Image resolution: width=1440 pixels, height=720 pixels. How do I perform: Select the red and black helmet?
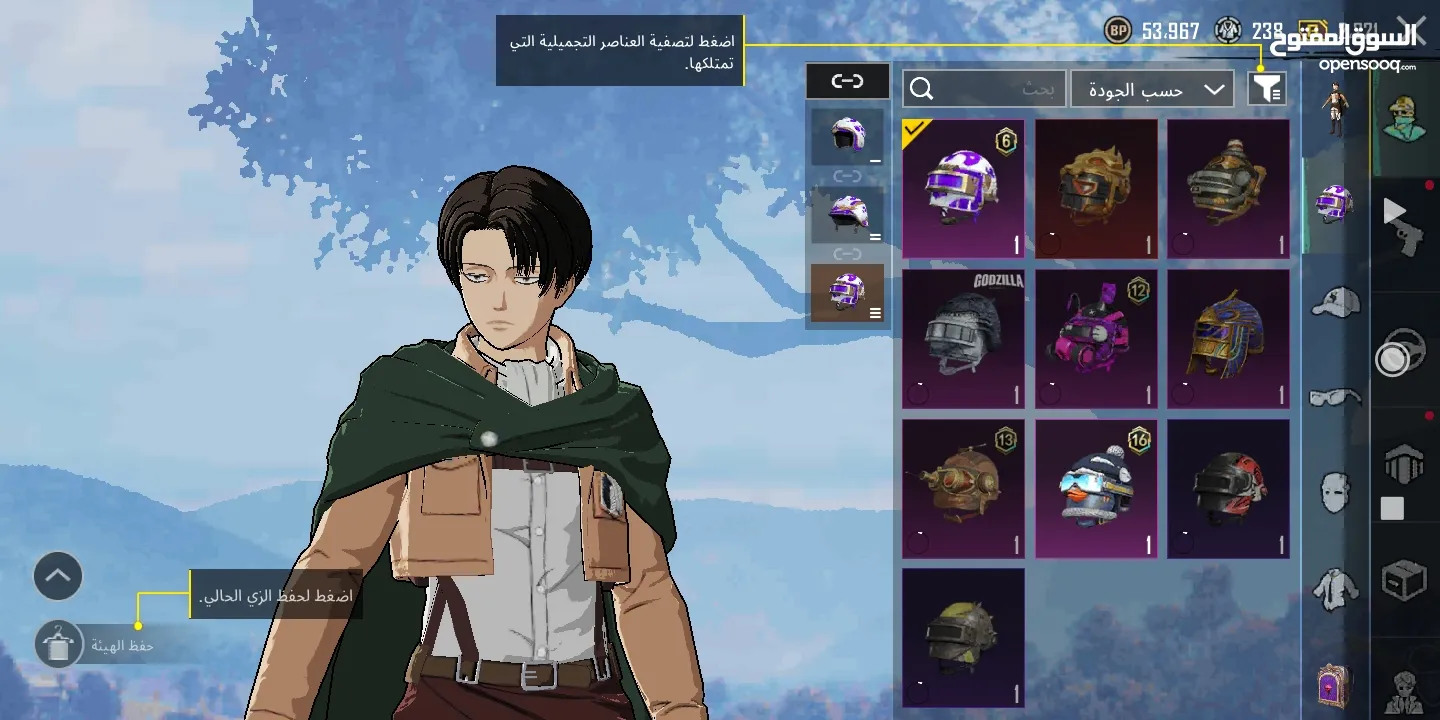(x=1228, y=489)
